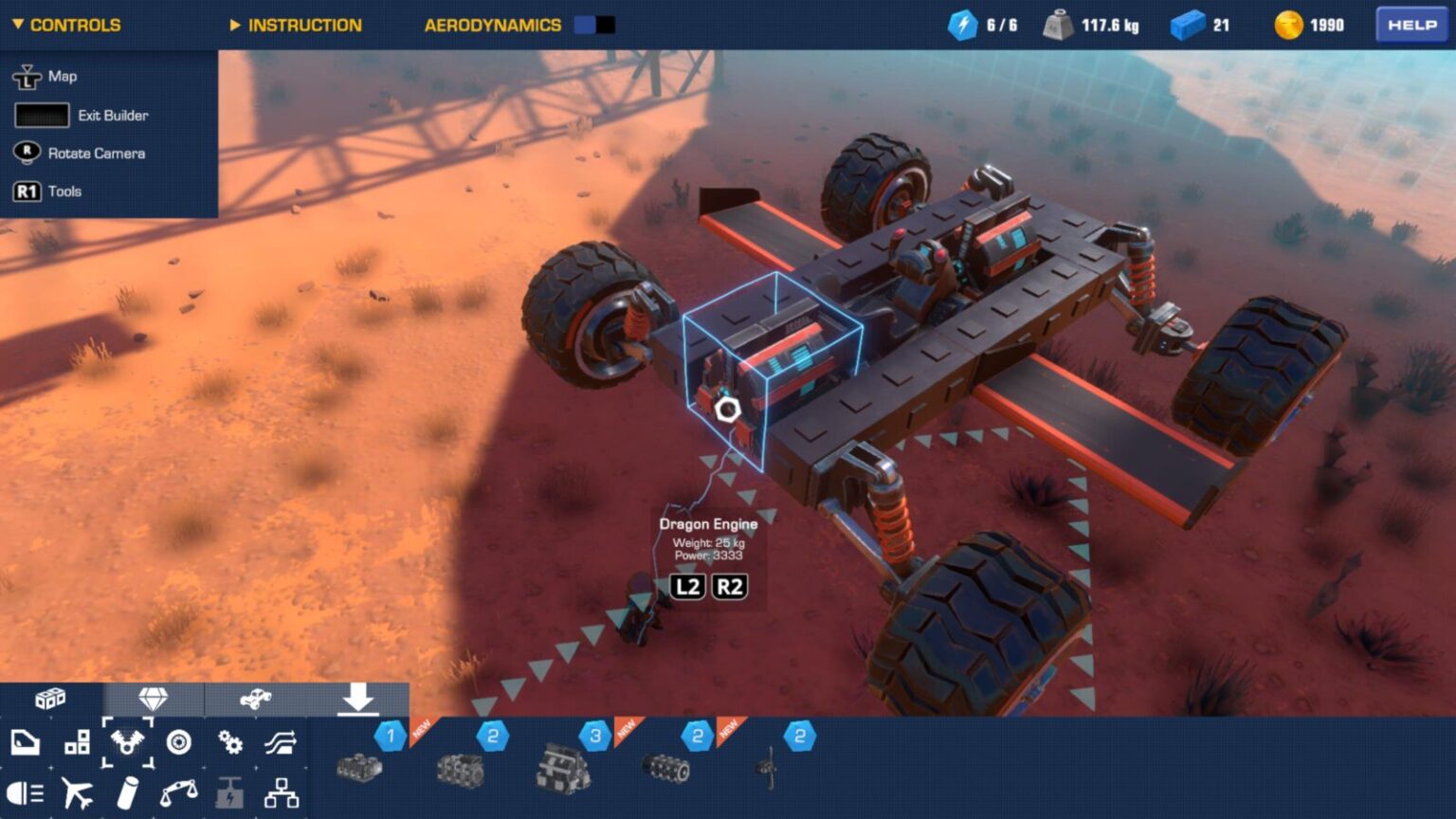The width and height of the screenshot is (1456, 819).
Task: Open the suspension parts category
Action: (x=282, y=742)
